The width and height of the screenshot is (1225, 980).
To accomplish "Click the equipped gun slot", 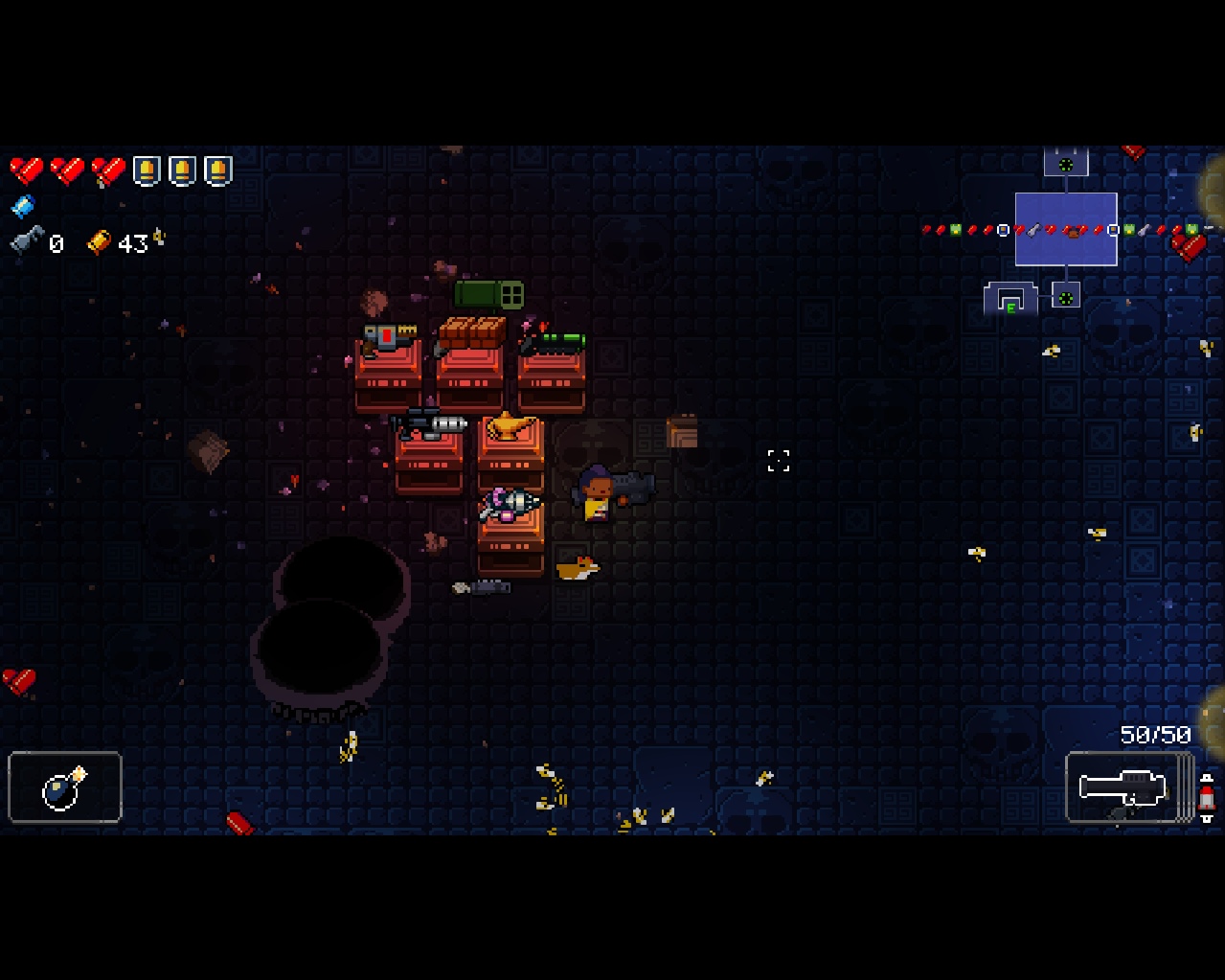I will [x=1124, y=787].
